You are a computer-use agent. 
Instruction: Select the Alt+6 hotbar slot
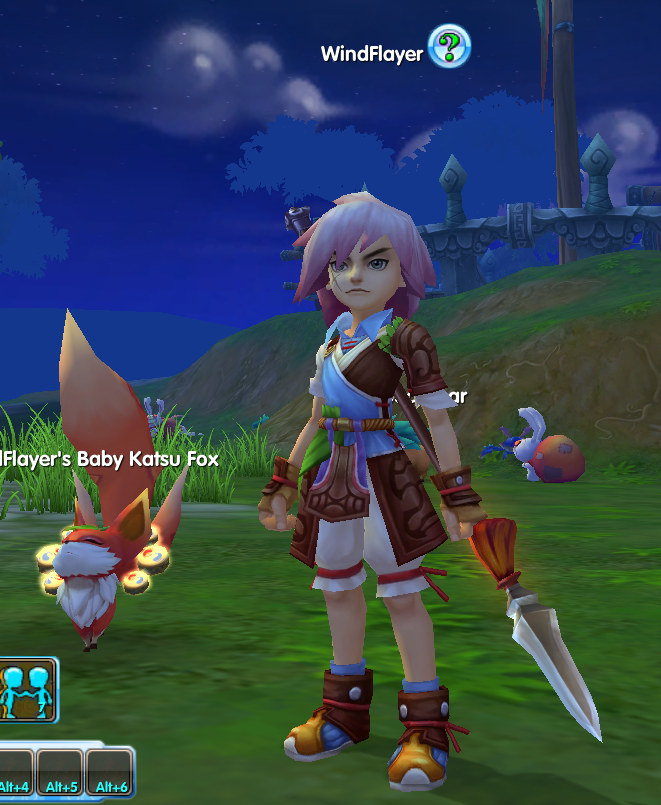point(108,773)
